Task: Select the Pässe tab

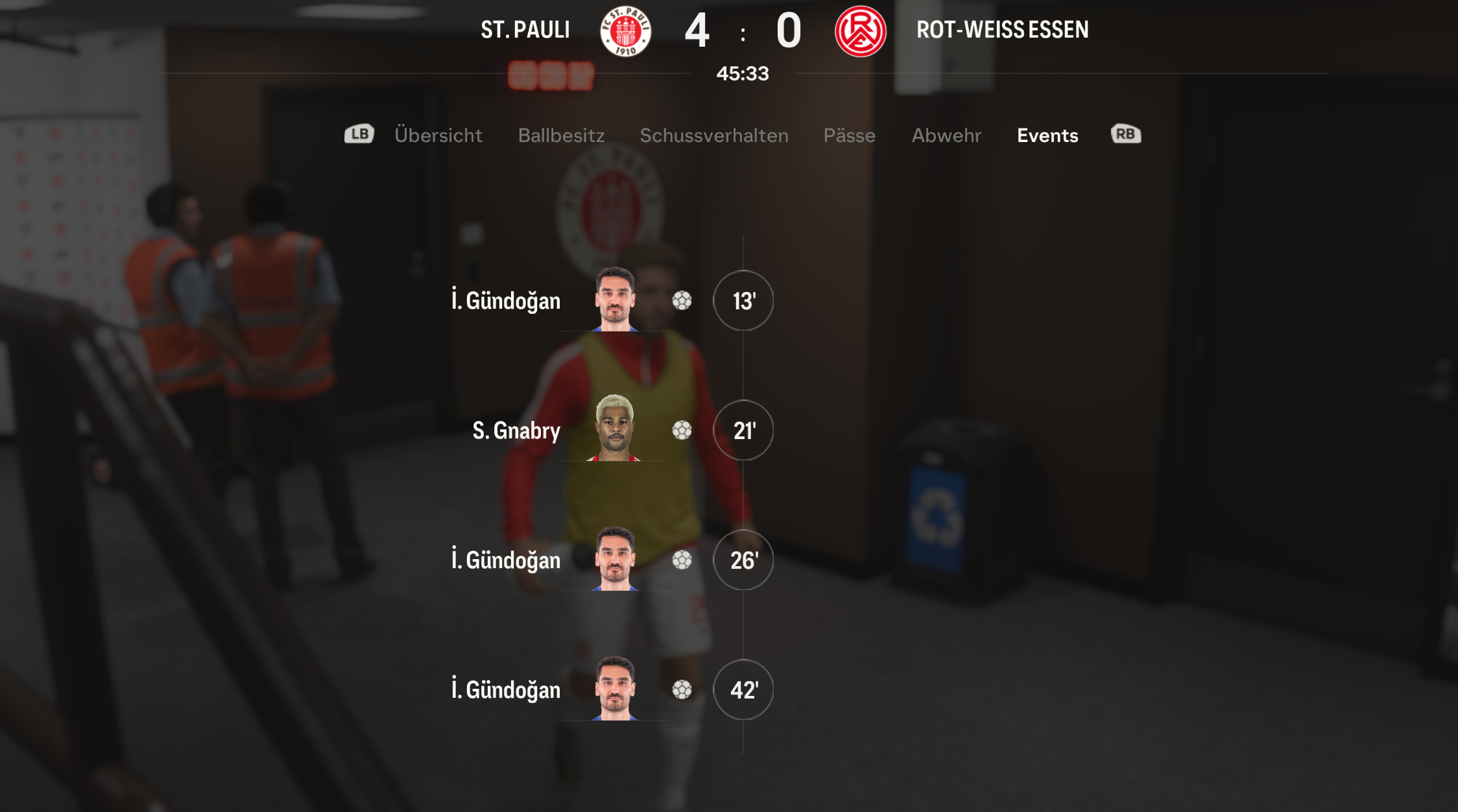Action: click(849, 135)
